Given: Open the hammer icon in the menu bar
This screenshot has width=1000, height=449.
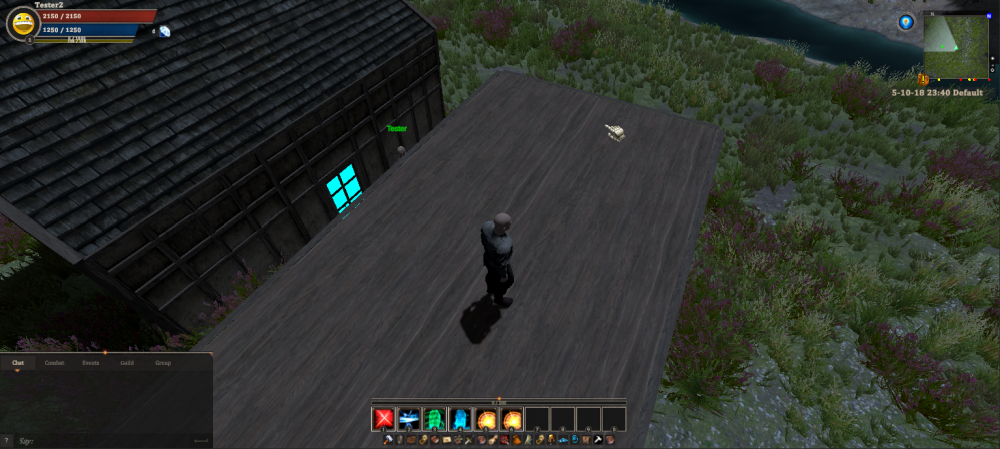Looking at the screenshot, I should point(387,440).
